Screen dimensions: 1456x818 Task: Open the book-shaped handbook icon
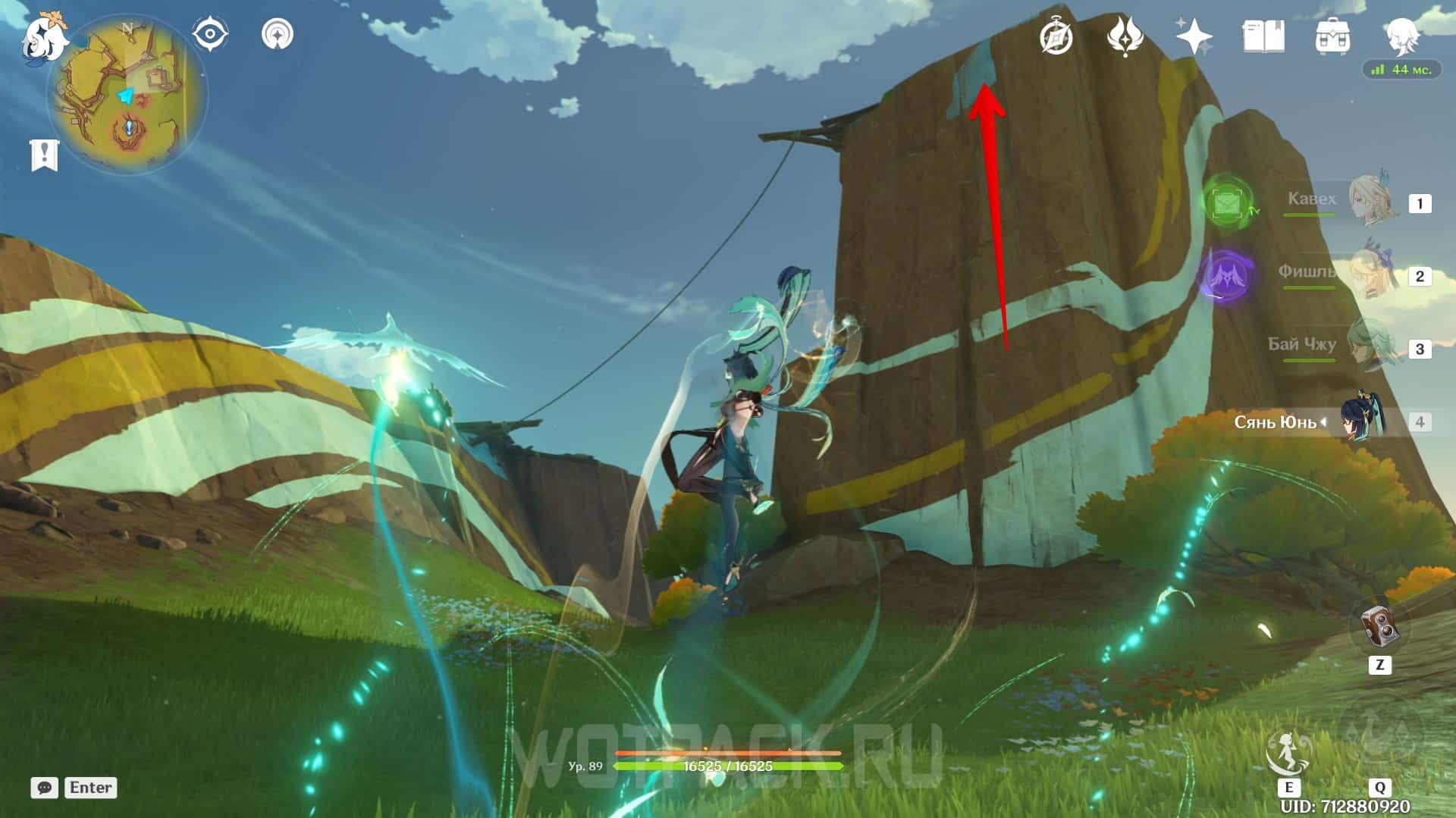click(1263, 36)
